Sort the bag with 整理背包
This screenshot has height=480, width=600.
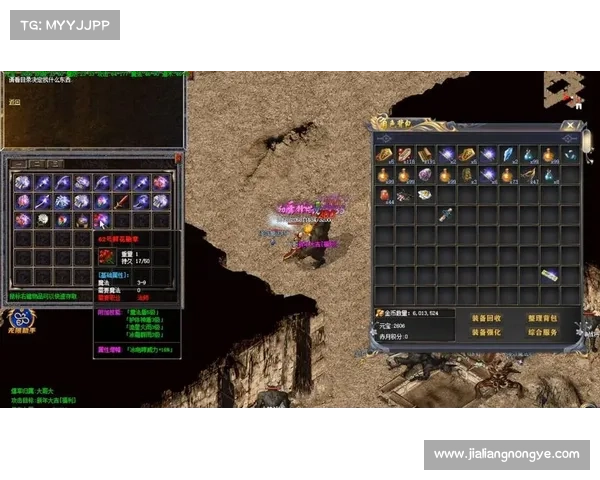(541, 318)
